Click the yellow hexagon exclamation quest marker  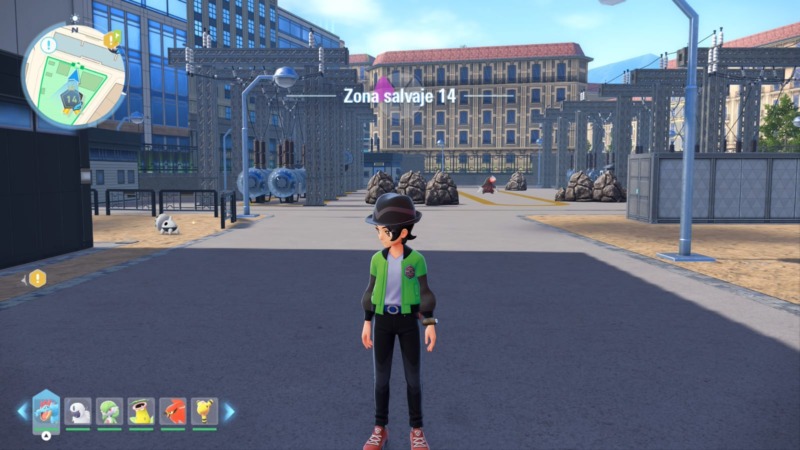[37, 278]
